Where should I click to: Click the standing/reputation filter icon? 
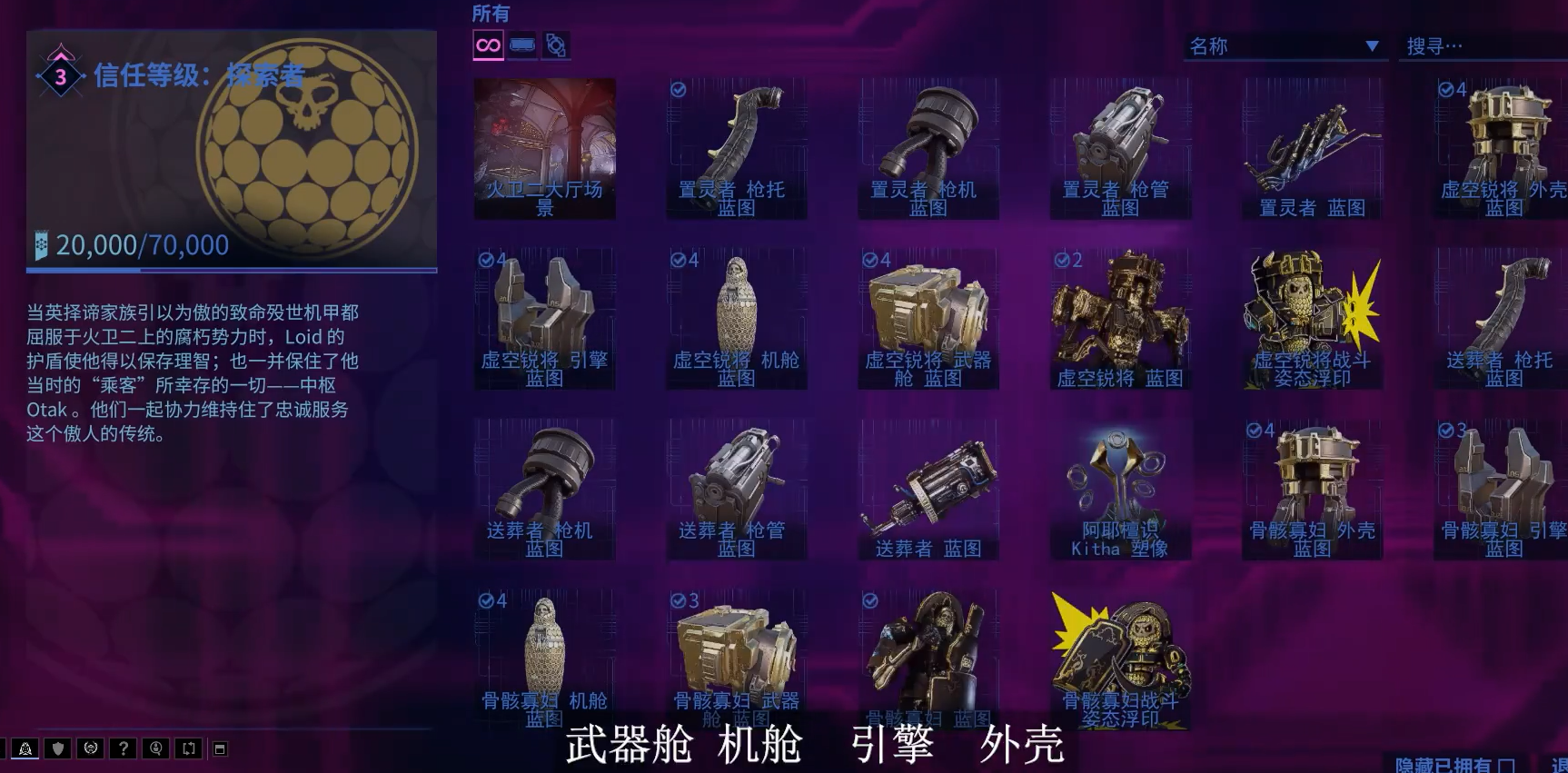(555, 45)
